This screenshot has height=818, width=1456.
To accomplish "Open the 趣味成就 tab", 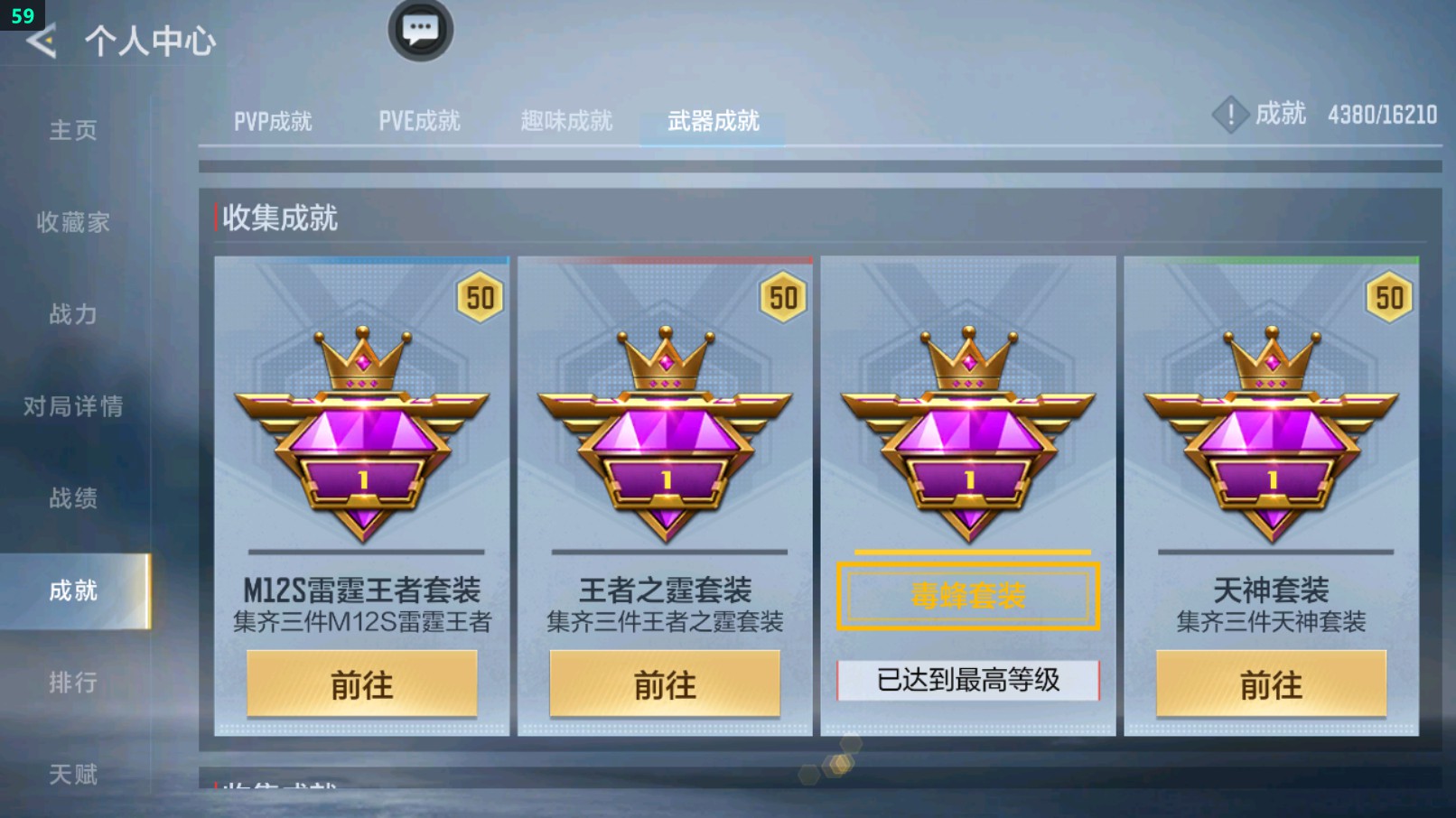I will click(x=565, y=120).
